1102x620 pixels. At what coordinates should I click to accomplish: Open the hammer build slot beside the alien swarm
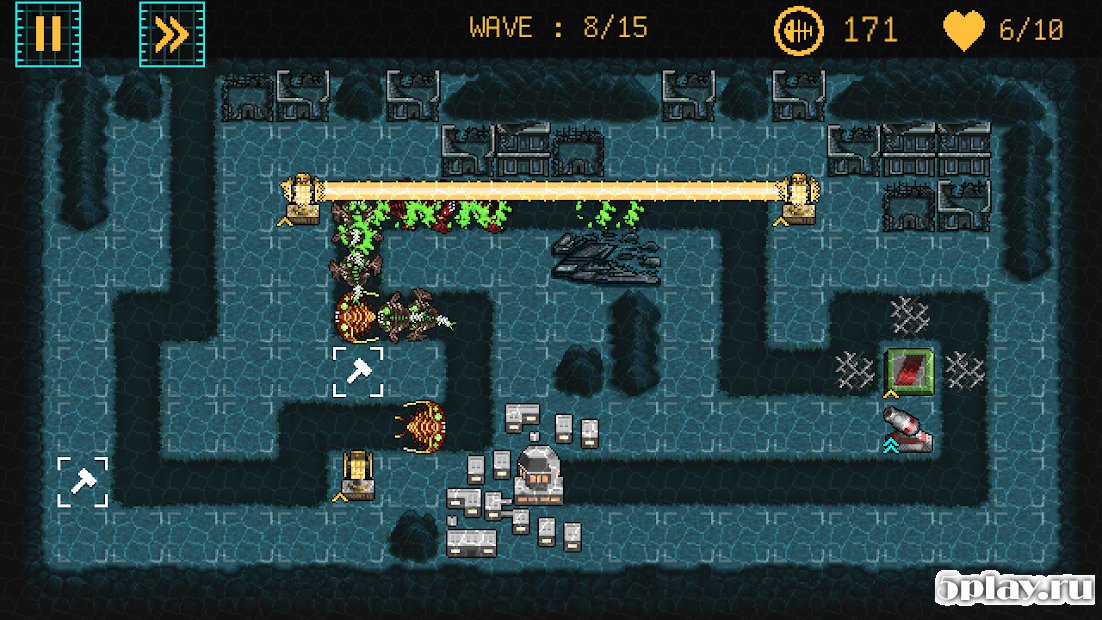[358, 372]
